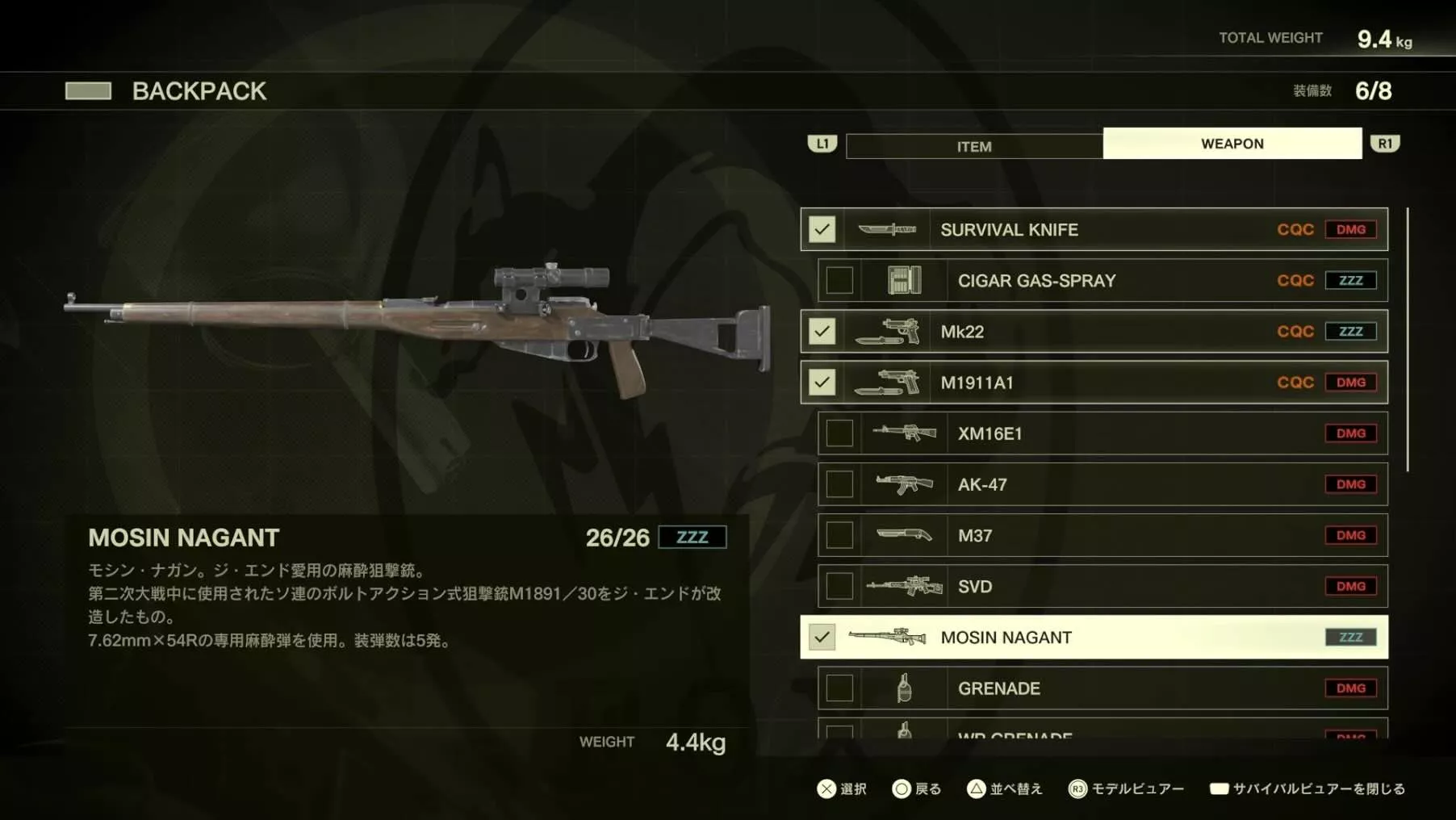Uncheck the Survival Knife equip checkbox
The width and height of the screenshot is (1456, 820).
coord(822,229)
